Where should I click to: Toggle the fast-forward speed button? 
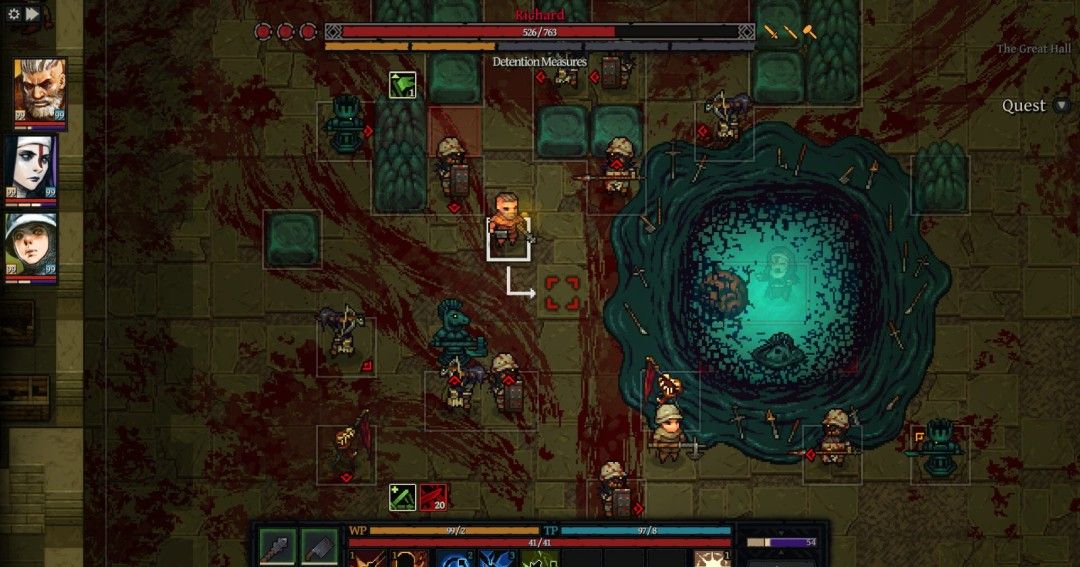pos(32,14)
